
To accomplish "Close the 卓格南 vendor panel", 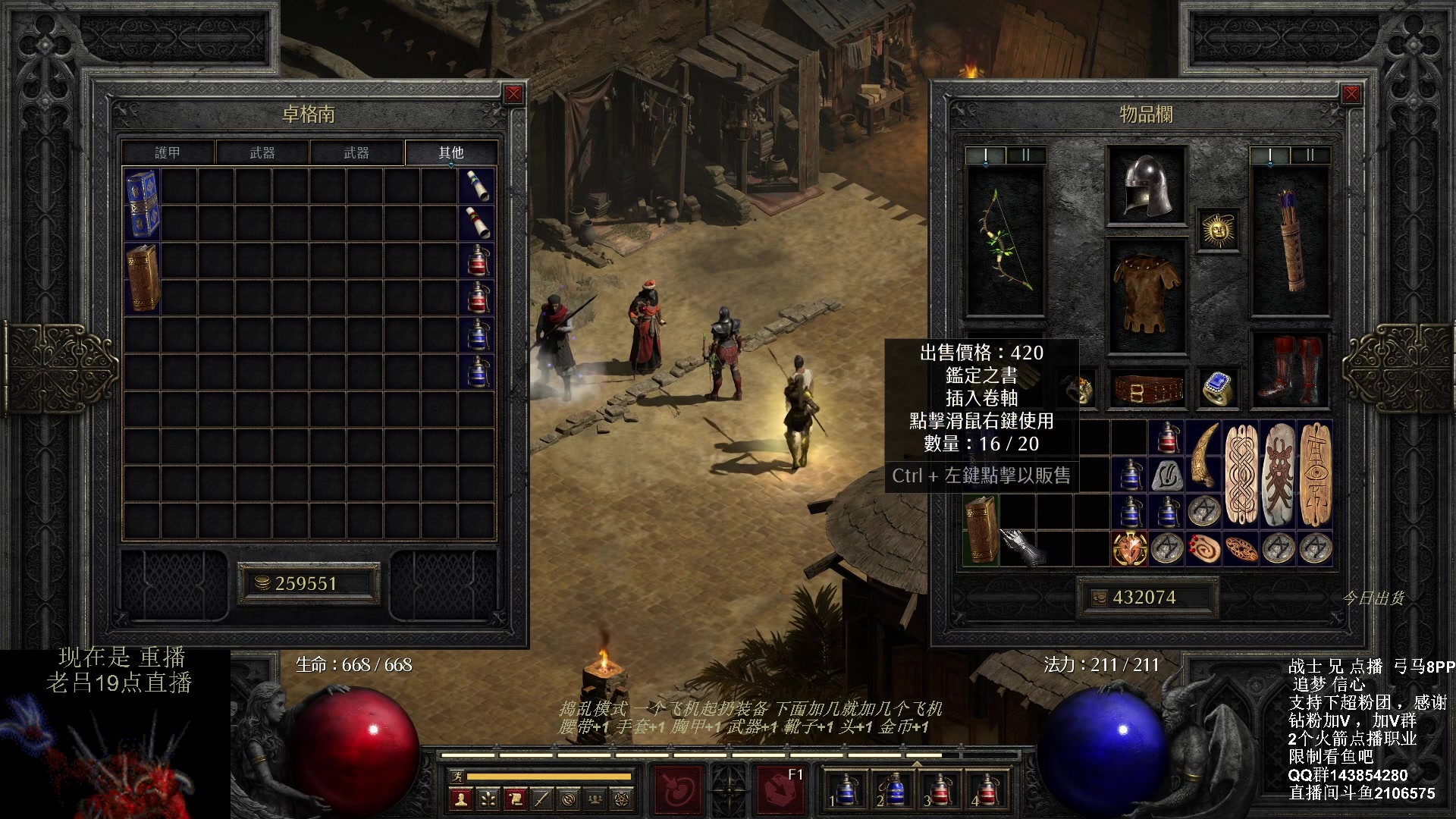I will coord(513,94).
